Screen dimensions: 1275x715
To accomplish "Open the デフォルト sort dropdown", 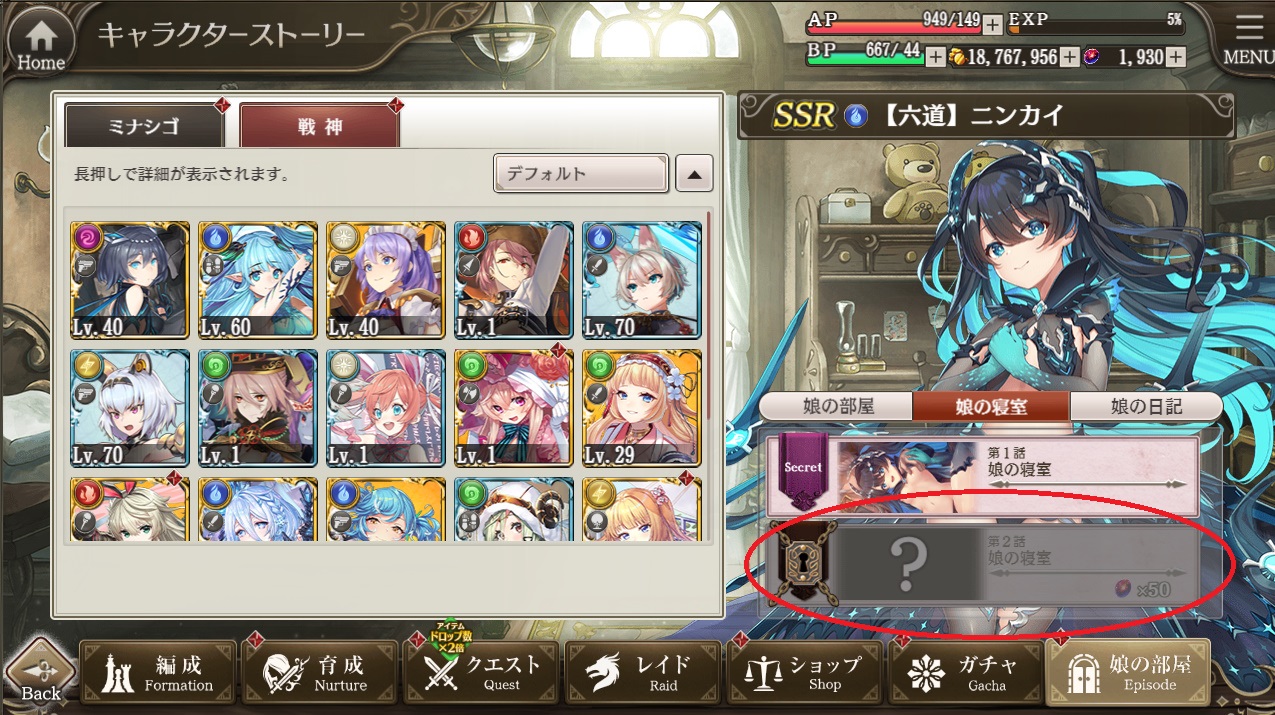I will [580, 174].
